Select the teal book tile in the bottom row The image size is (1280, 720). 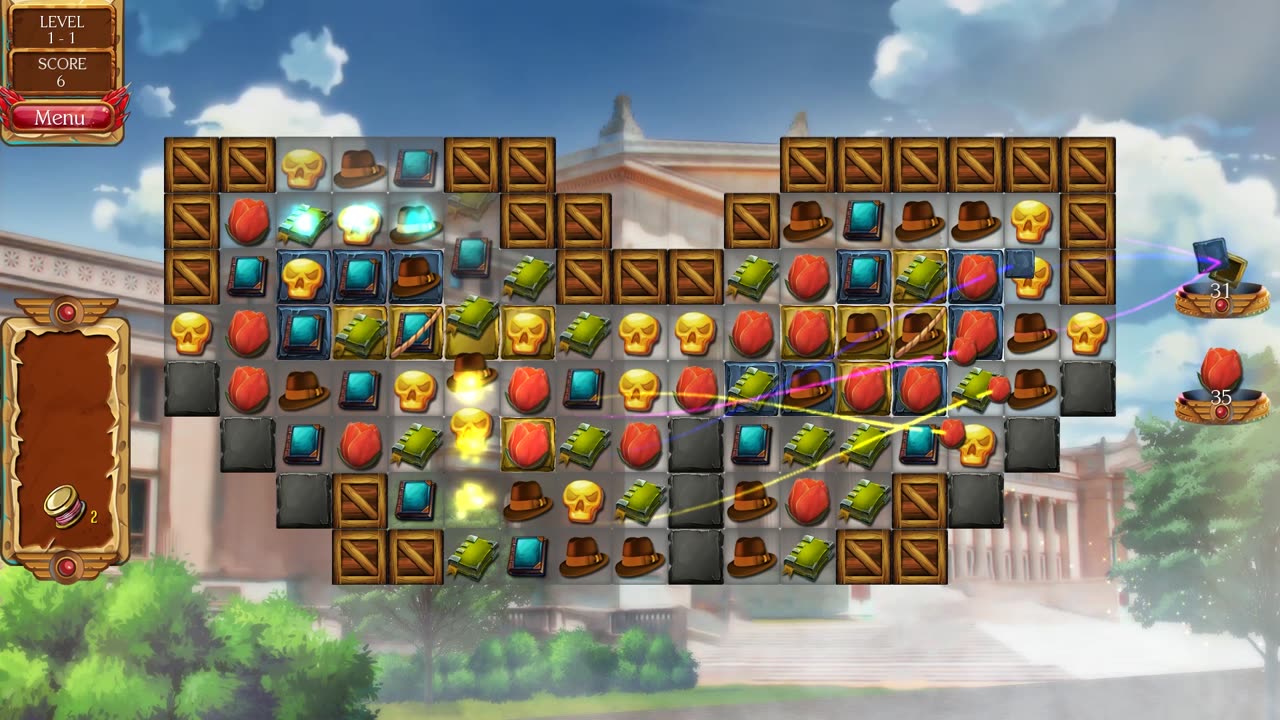[527, 556]
